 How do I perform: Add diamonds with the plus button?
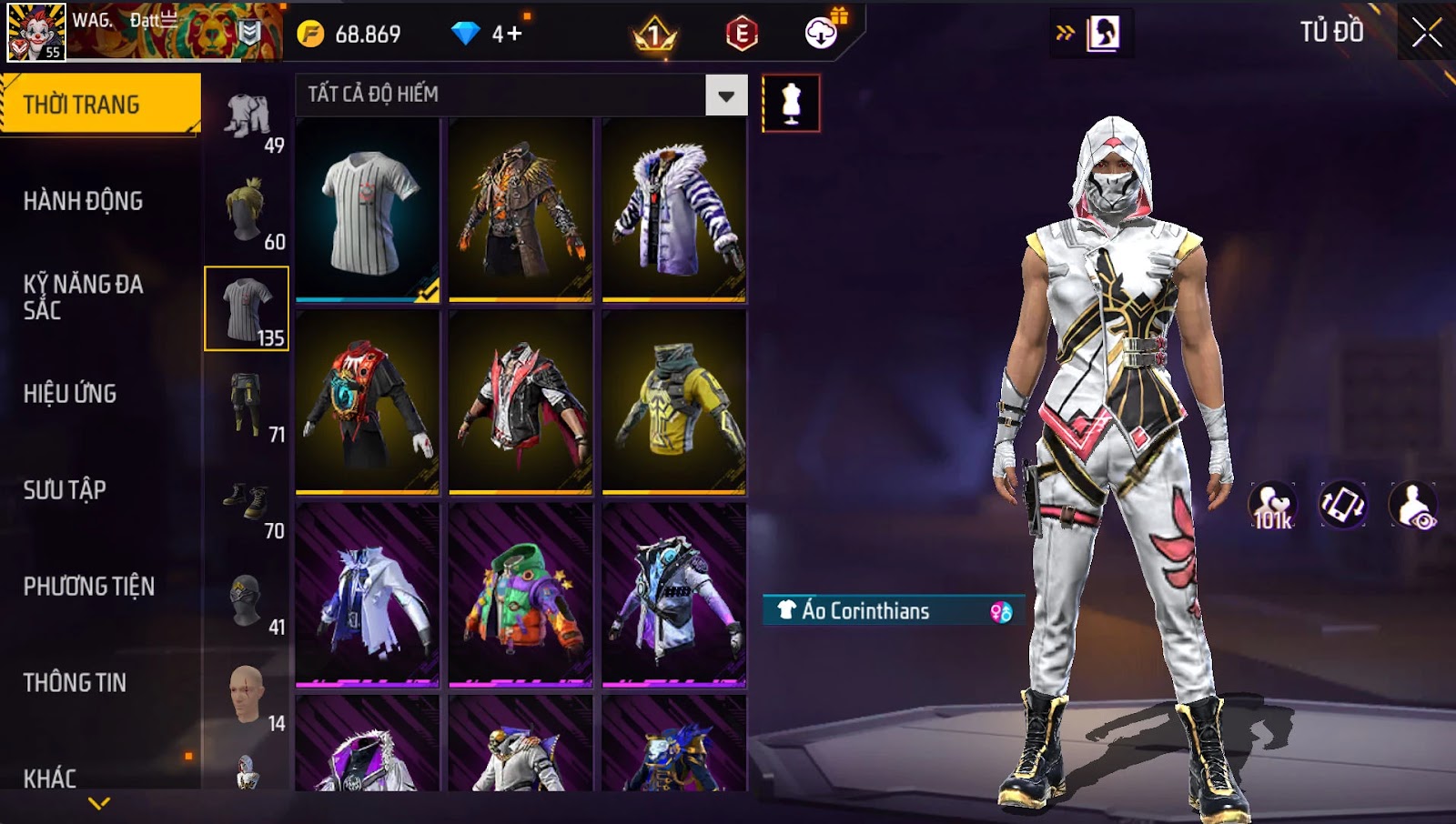514,35
